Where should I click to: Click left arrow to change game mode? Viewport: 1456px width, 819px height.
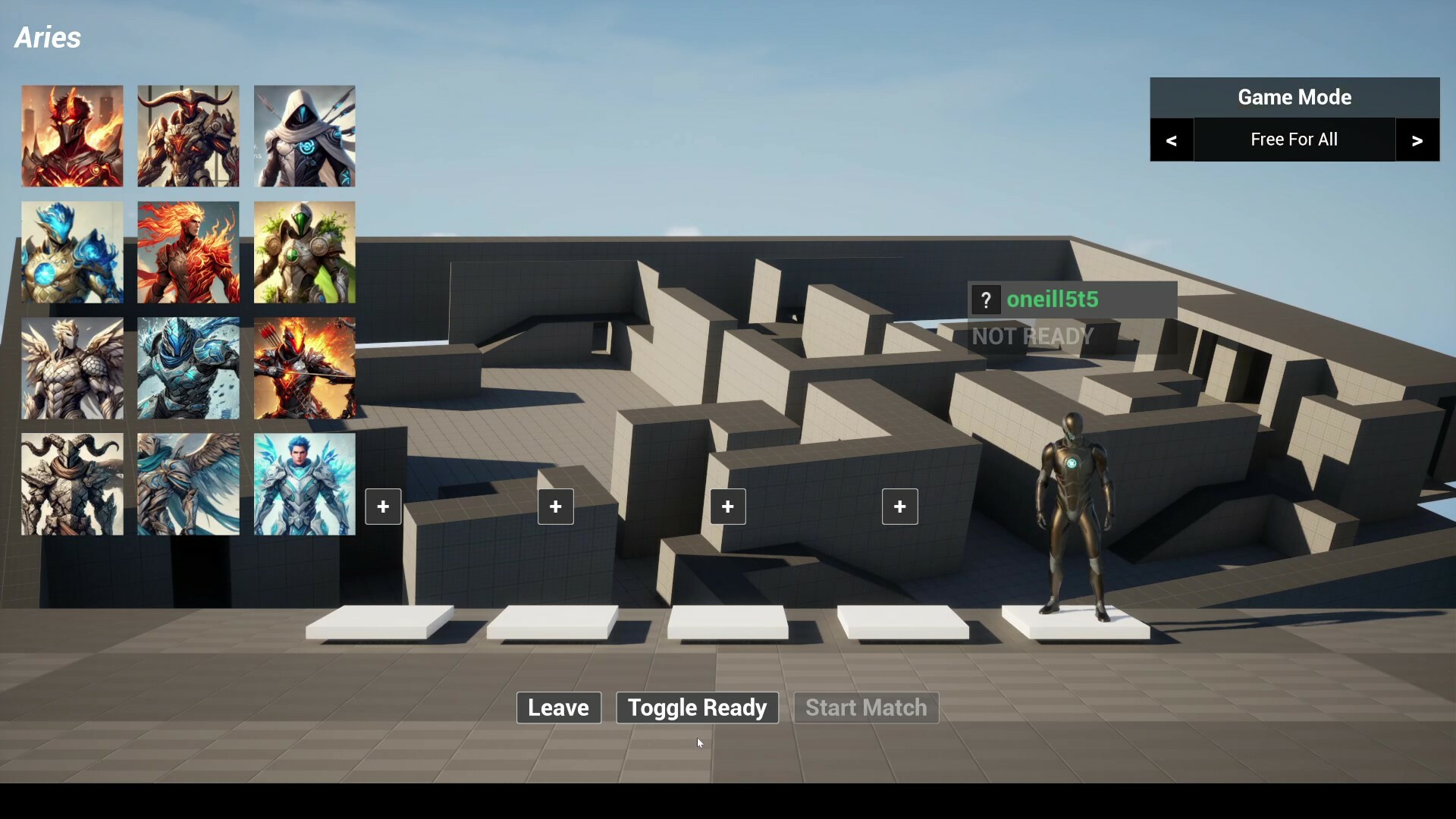1172,140
